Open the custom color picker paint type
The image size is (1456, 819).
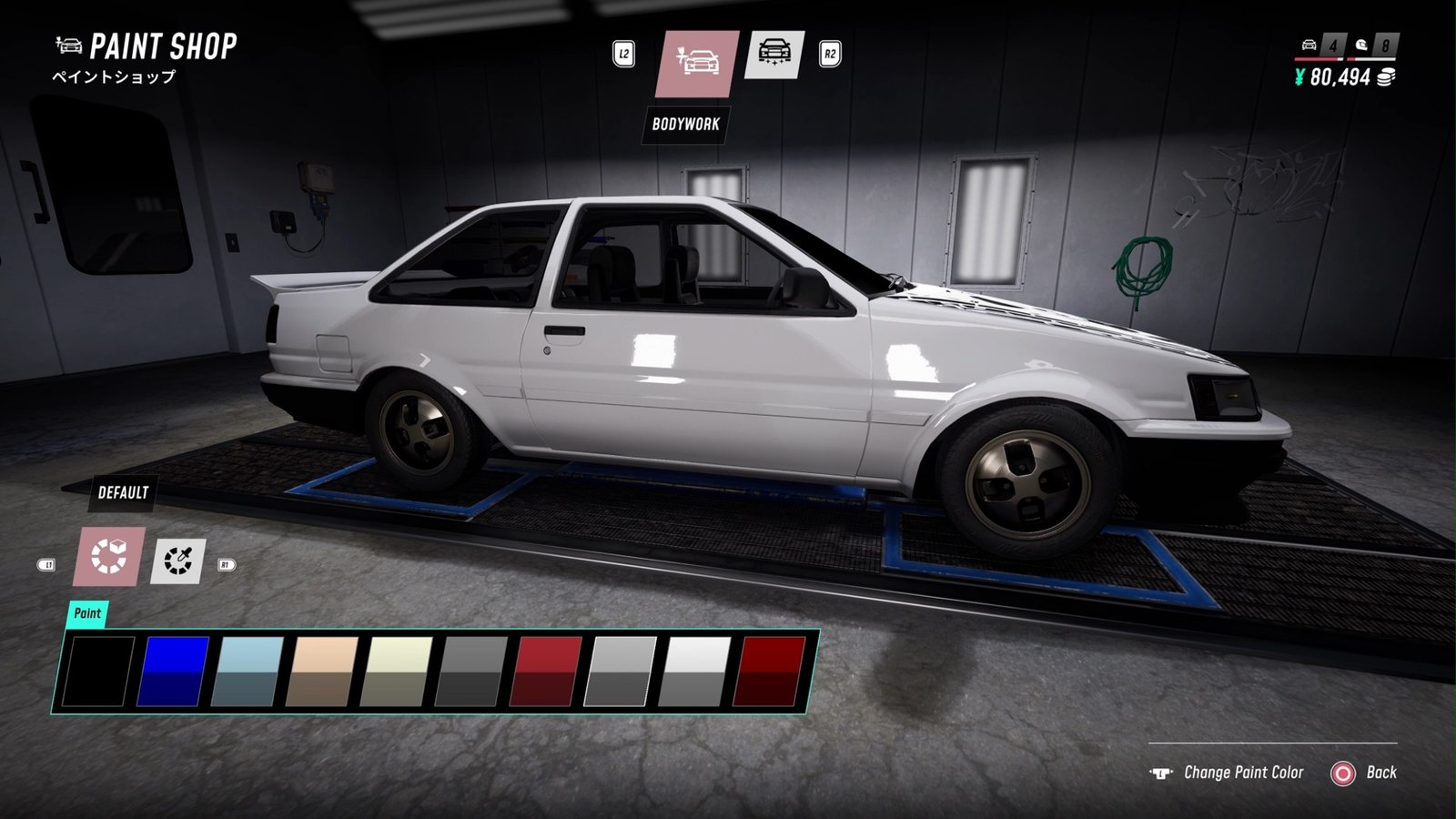(x=177, y=561)
